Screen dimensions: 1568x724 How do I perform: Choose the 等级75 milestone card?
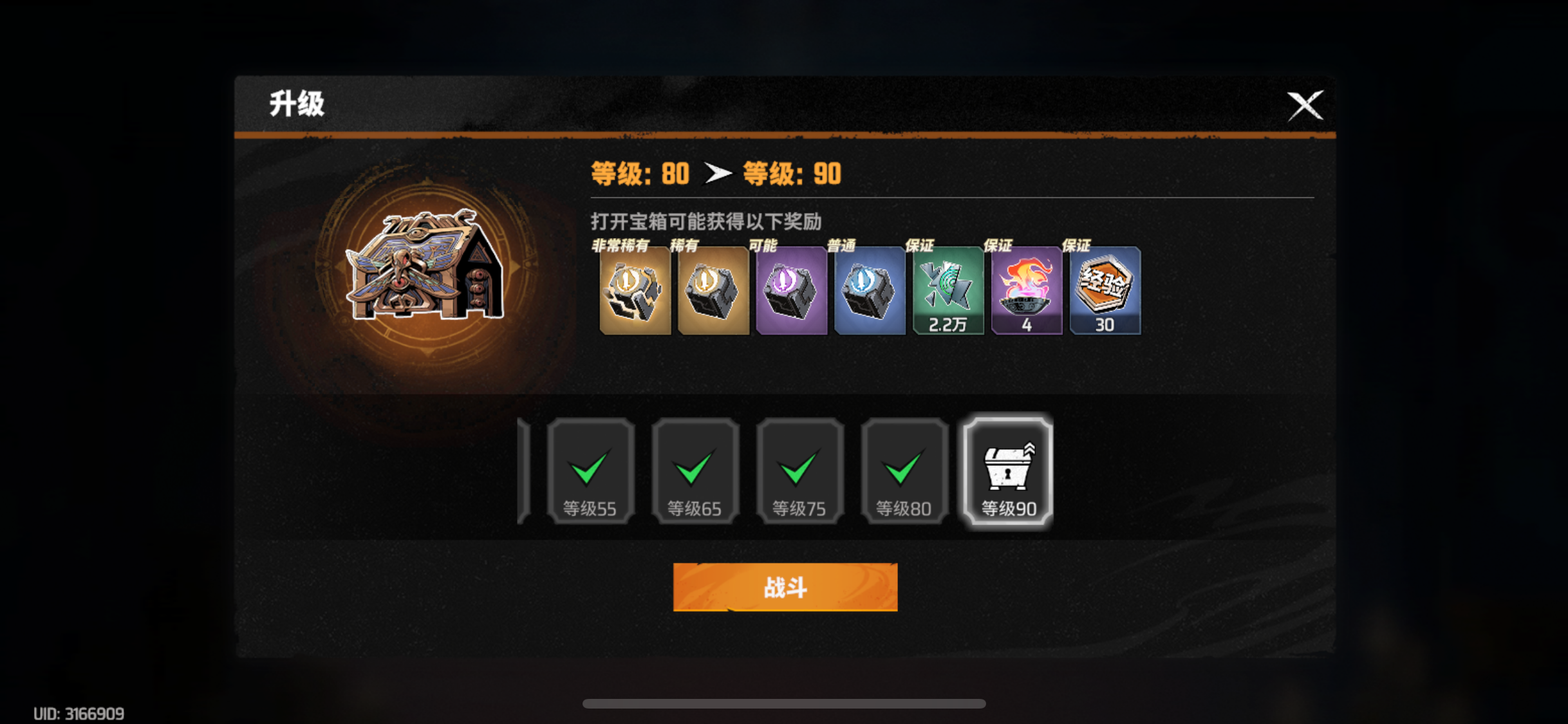pos(799,470)
